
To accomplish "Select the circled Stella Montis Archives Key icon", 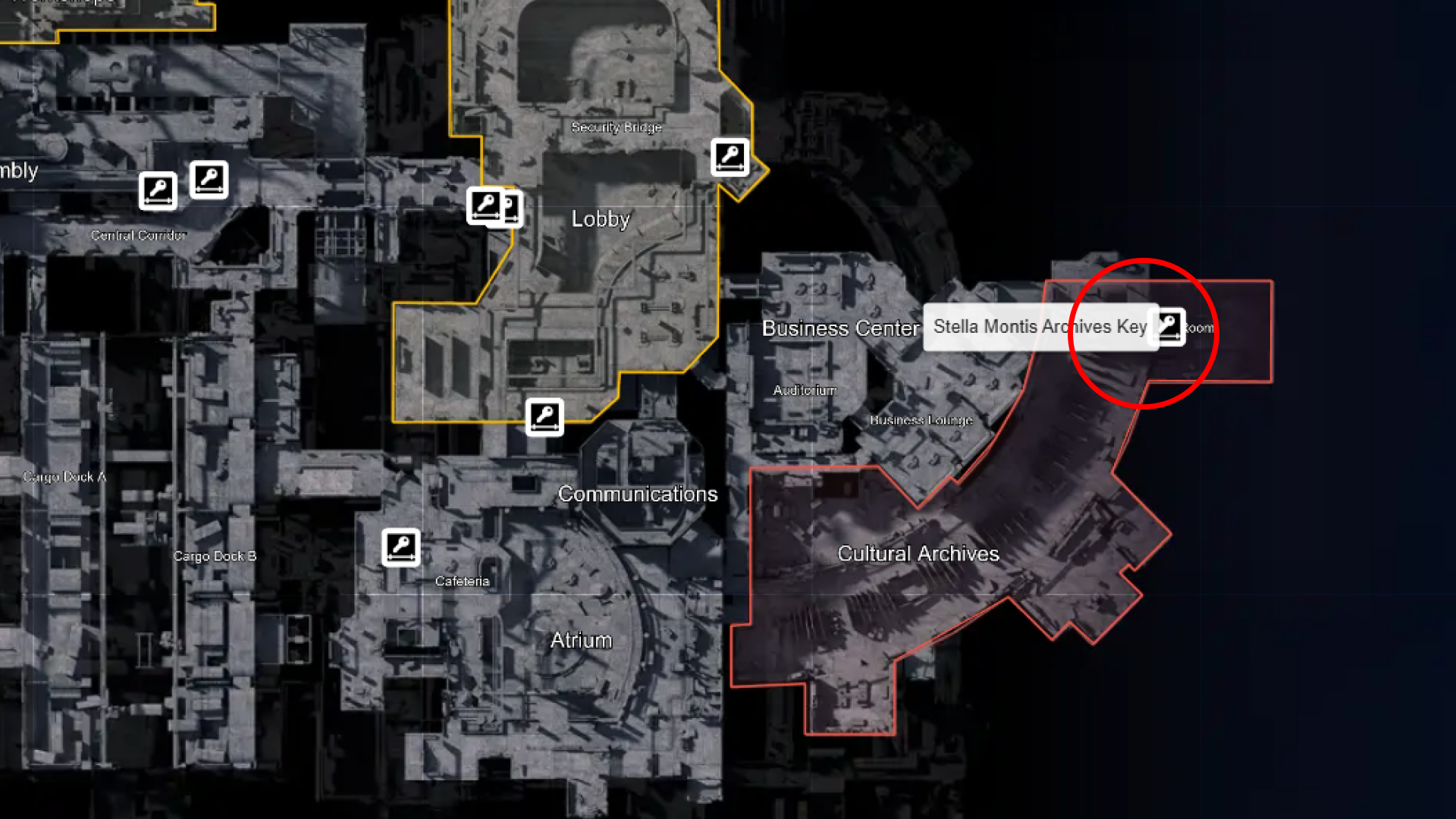I will (x=1168, y=328).
